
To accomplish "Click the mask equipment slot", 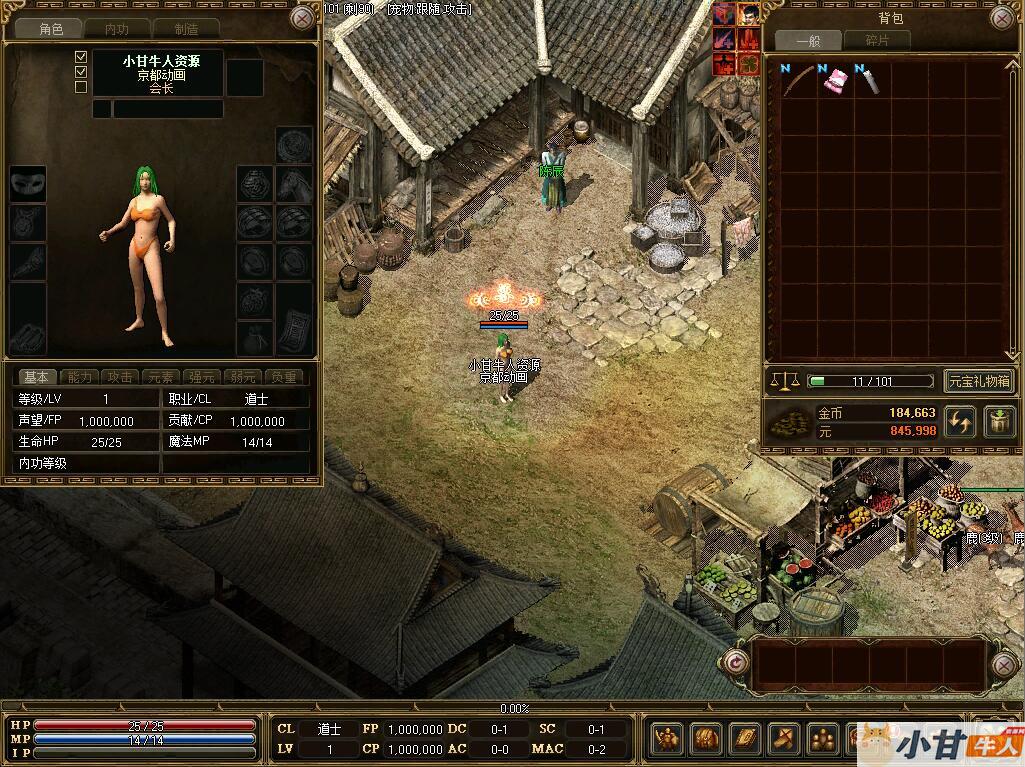I will click(x=27, y=184).
